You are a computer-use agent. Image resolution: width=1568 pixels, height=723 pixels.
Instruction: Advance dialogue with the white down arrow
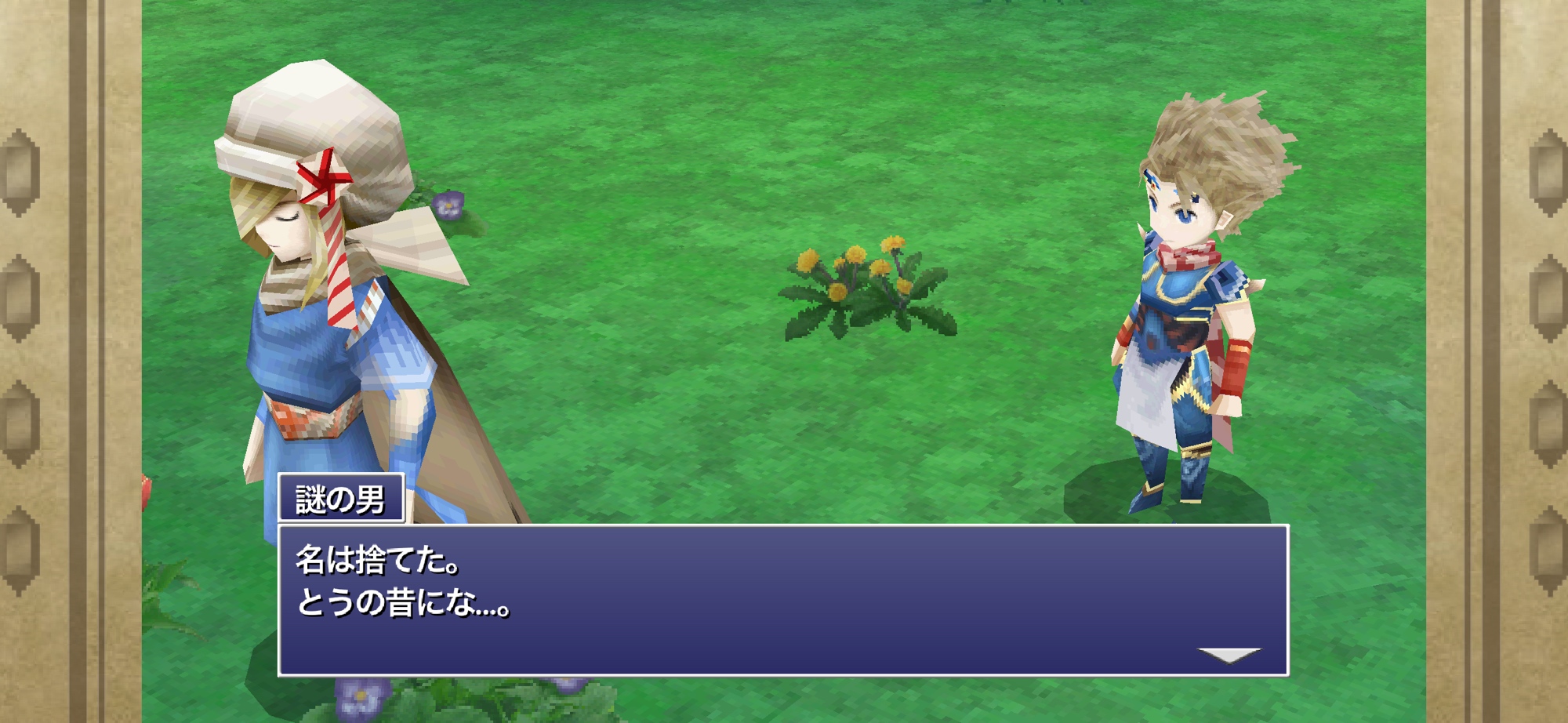pos(1229,655)
